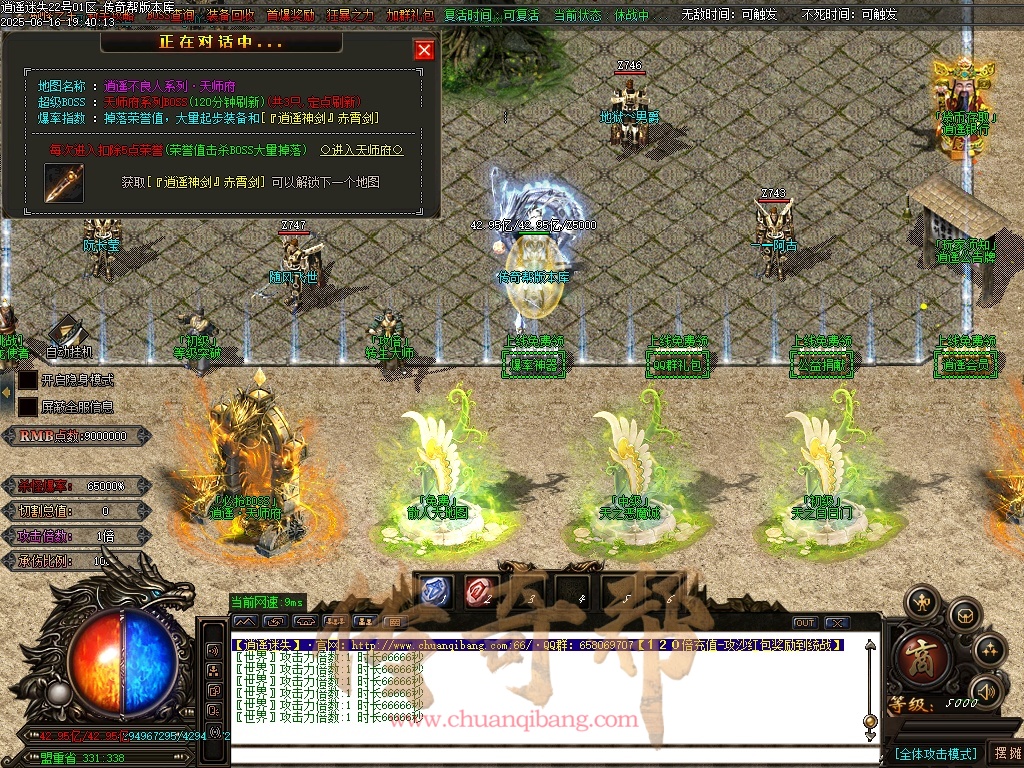This screenshot has width=1024, height=768.
Task: Switch the 全体攻击模式 attack mode
Action: tap(935, 753)
